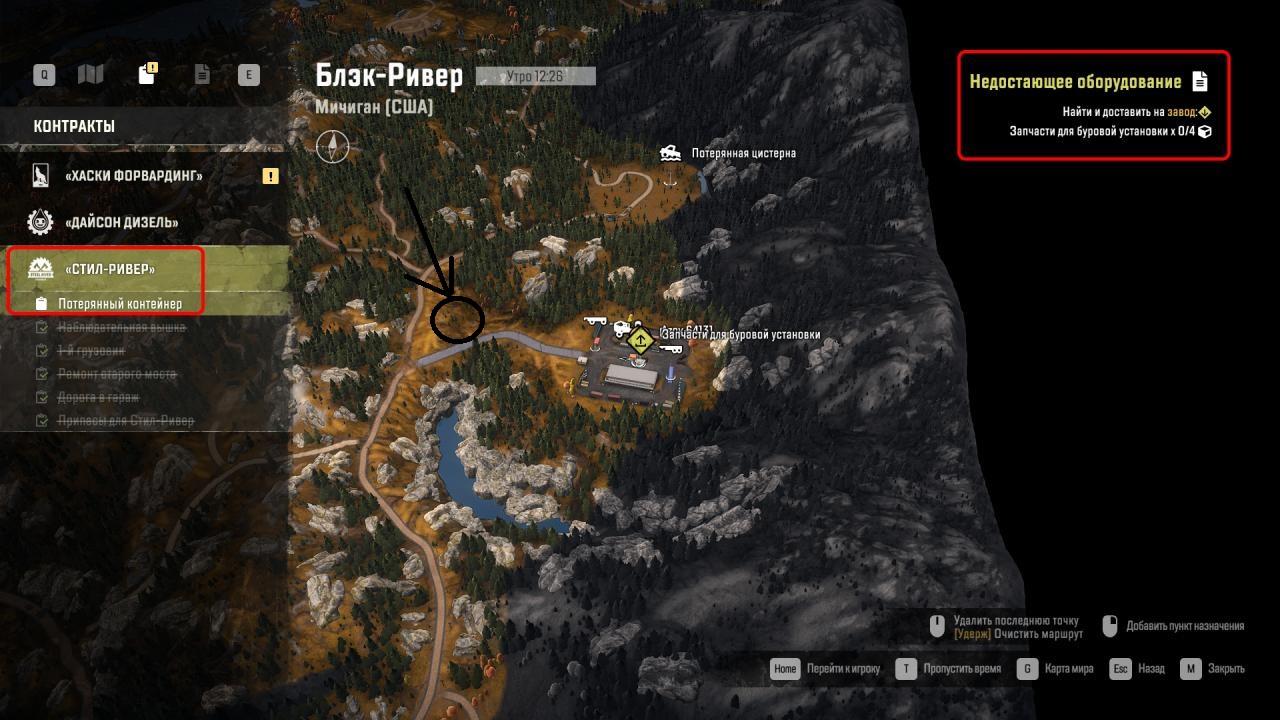1280x720 pixels.
Task: Switch to the map tab icon
Action: (91, 75)
